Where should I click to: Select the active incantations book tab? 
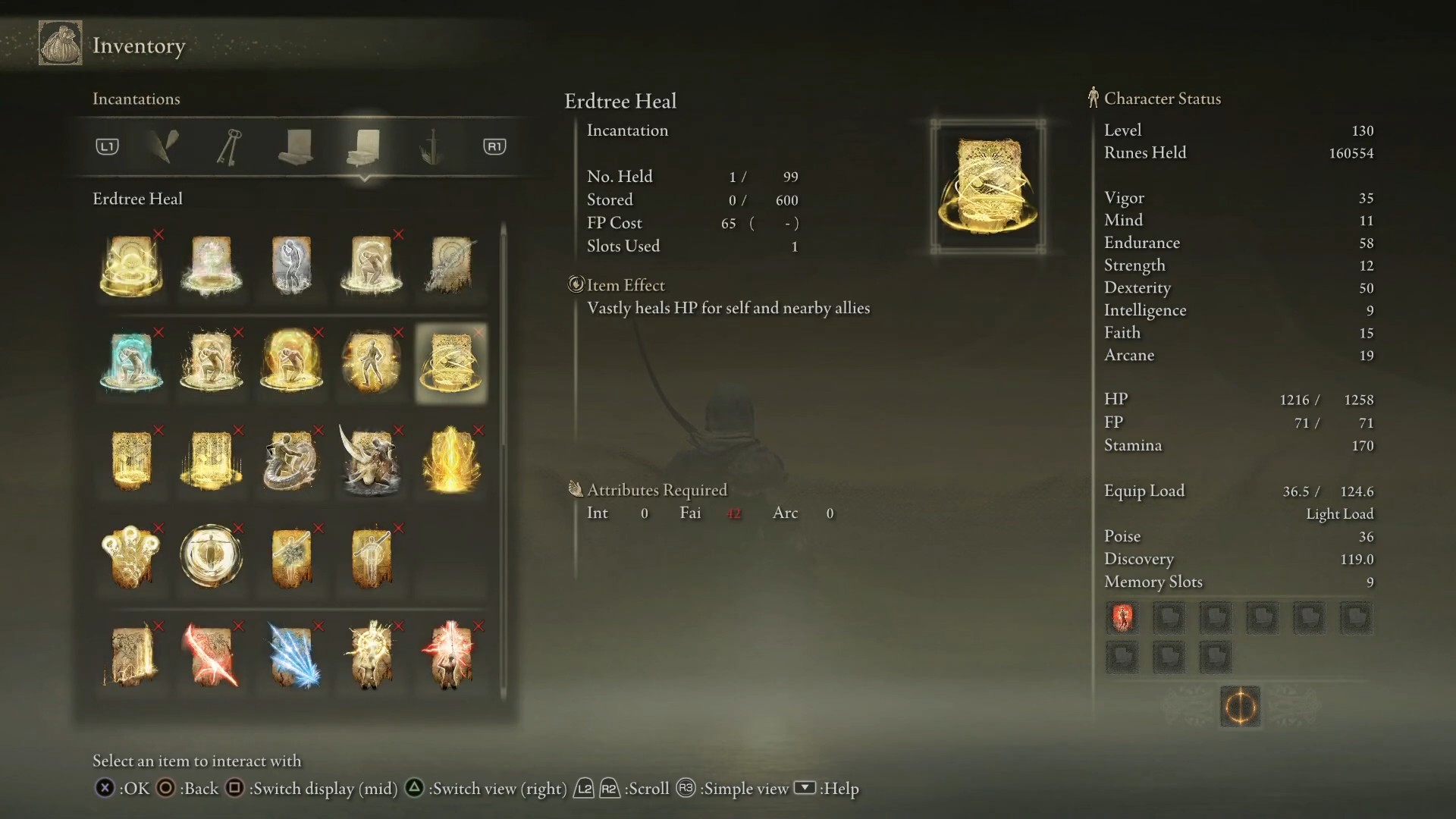coord(365,146)
